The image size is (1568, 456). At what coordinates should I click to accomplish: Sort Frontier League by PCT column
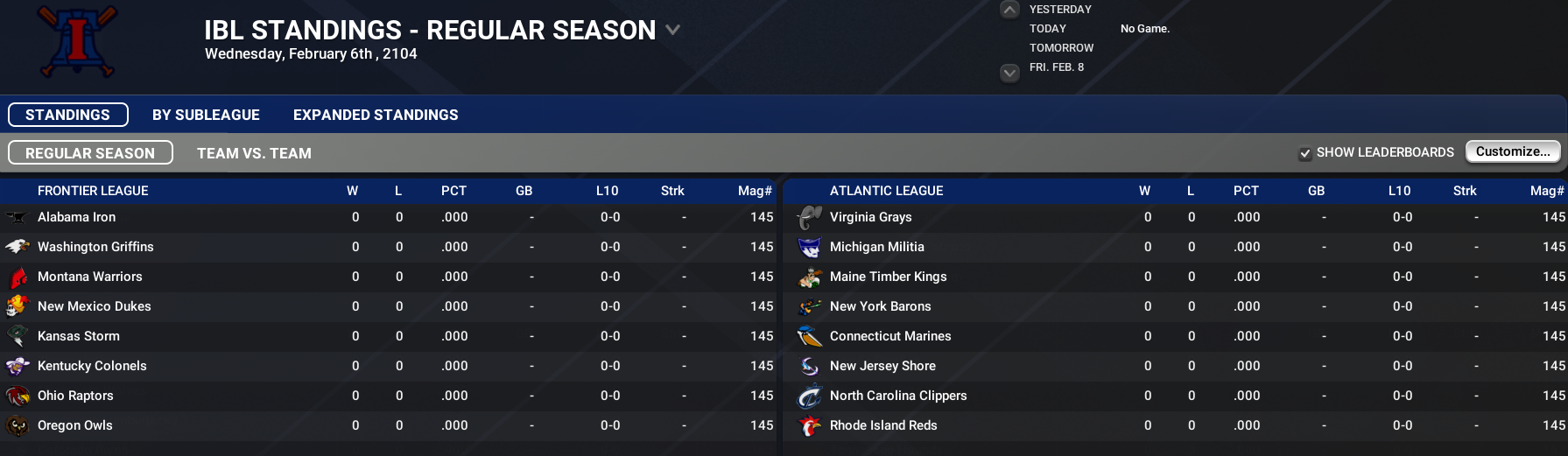pos(454,191)
